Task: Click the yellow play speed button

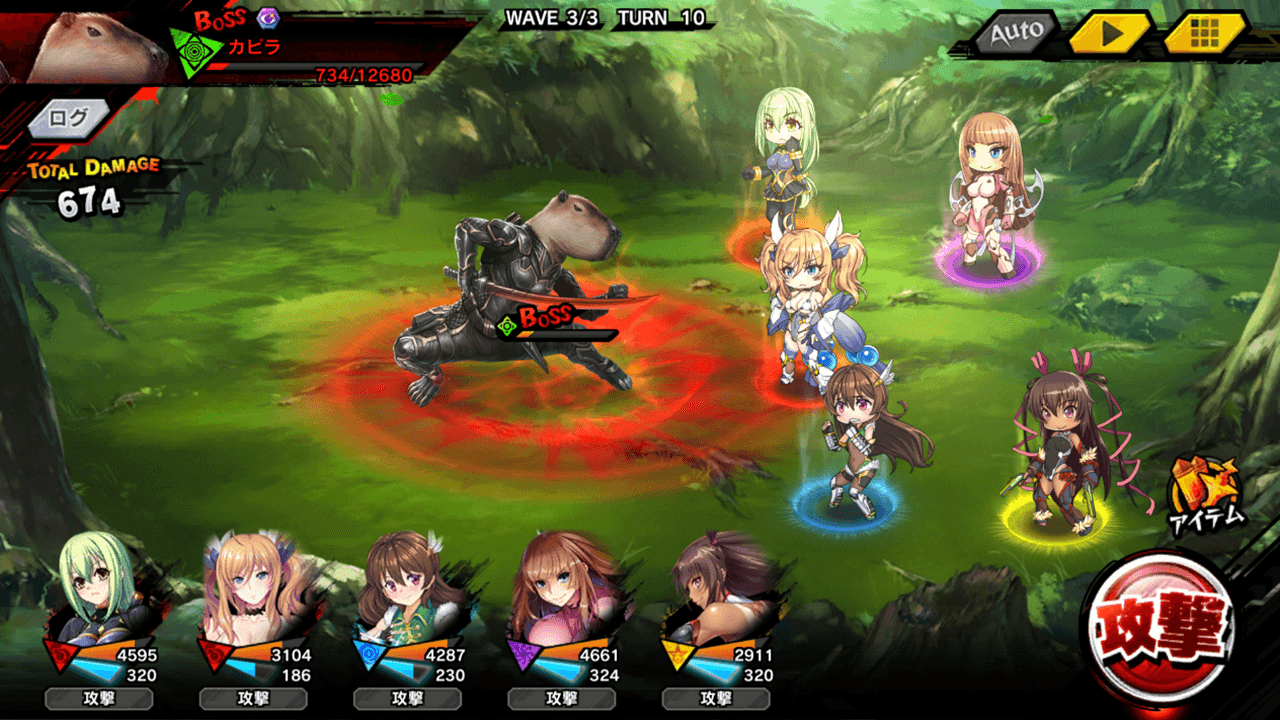Action: click(x=1110, y=32)
